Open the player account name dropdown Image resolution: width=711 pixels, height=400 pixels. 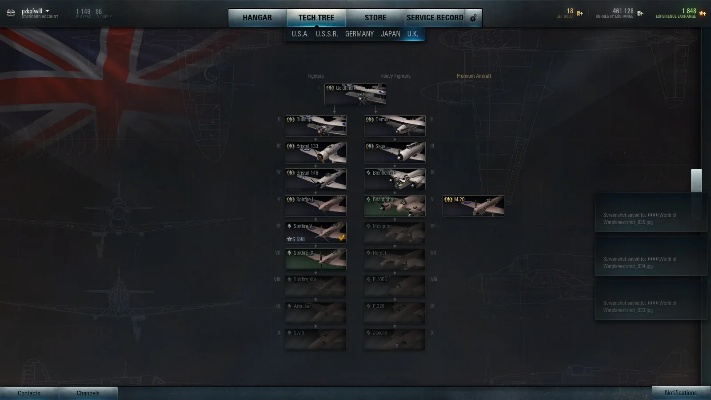pyautogui.click(x=36, y=11)
